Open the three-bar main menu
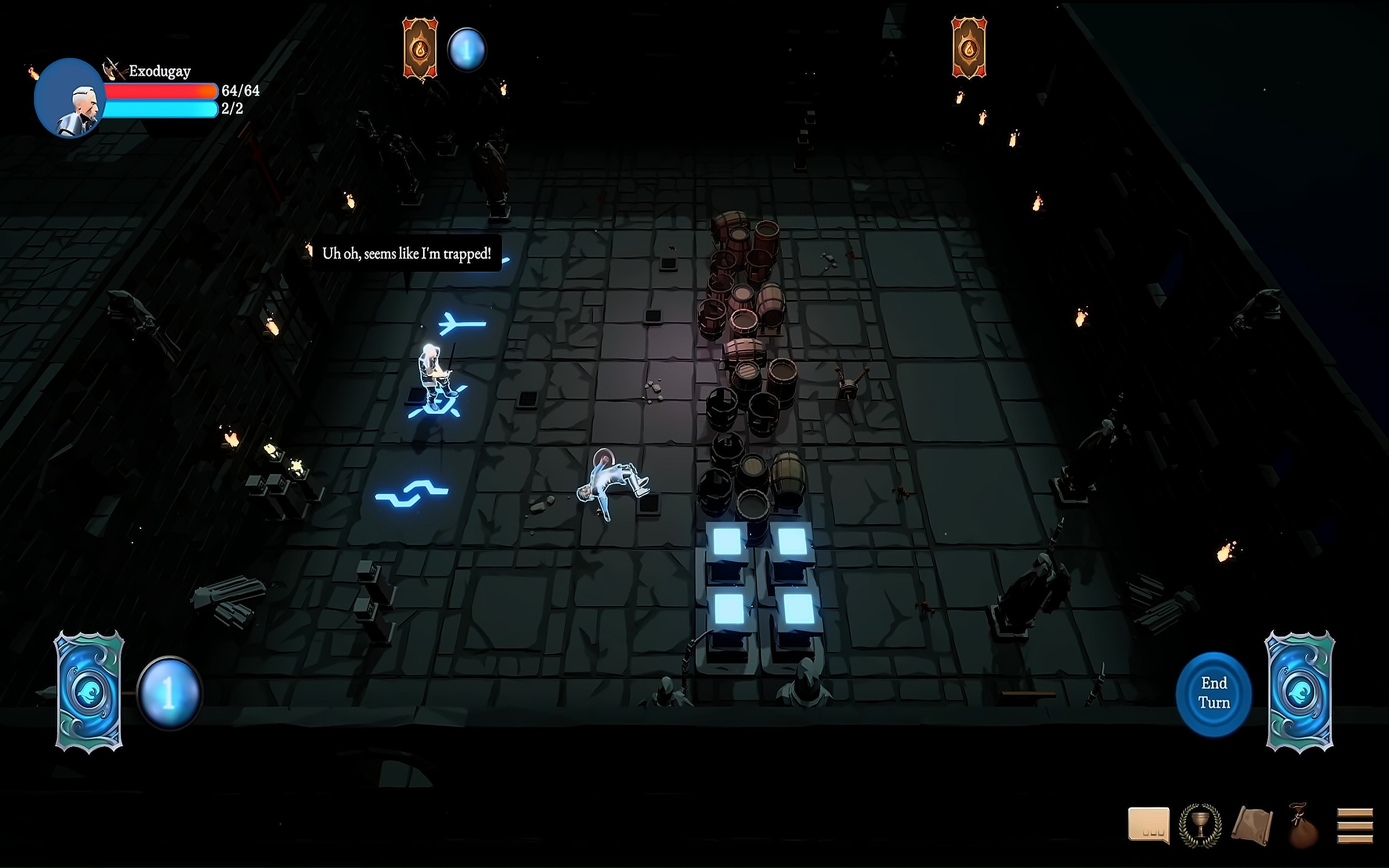Screen dimensions: 1389x868 [1355, 826]
